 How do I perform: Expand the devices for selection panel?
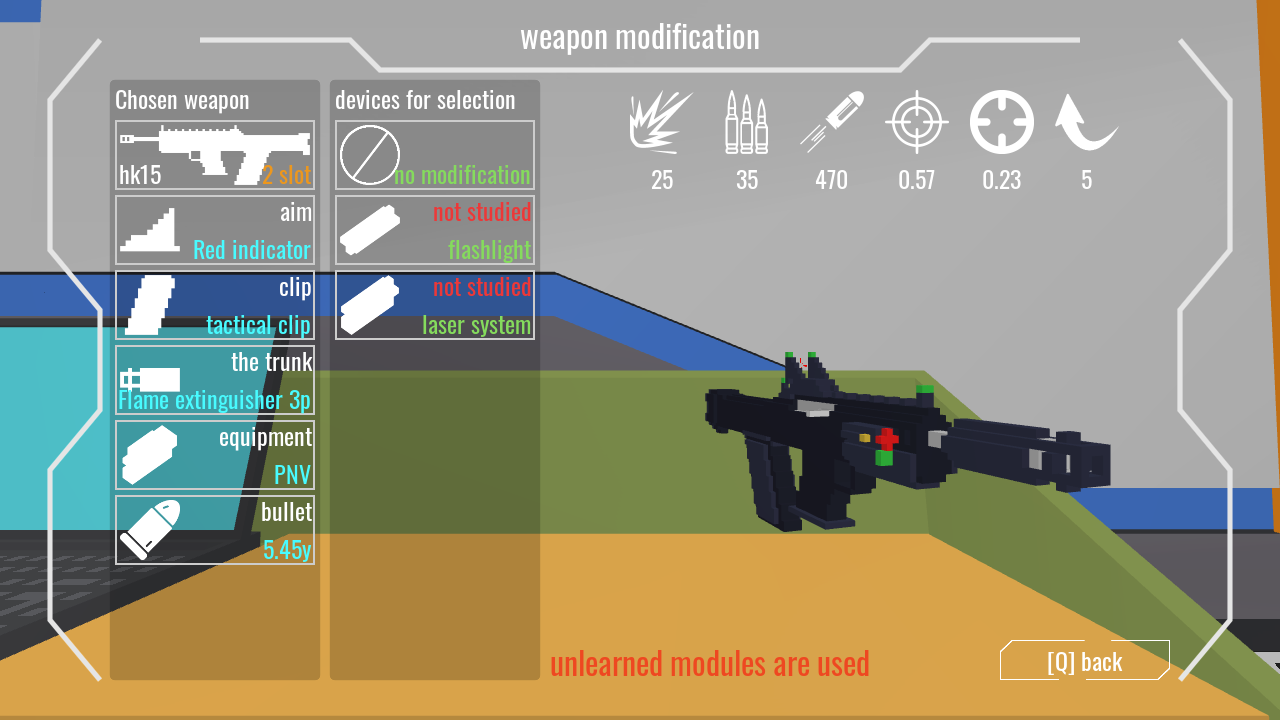(x=424, y=100)
